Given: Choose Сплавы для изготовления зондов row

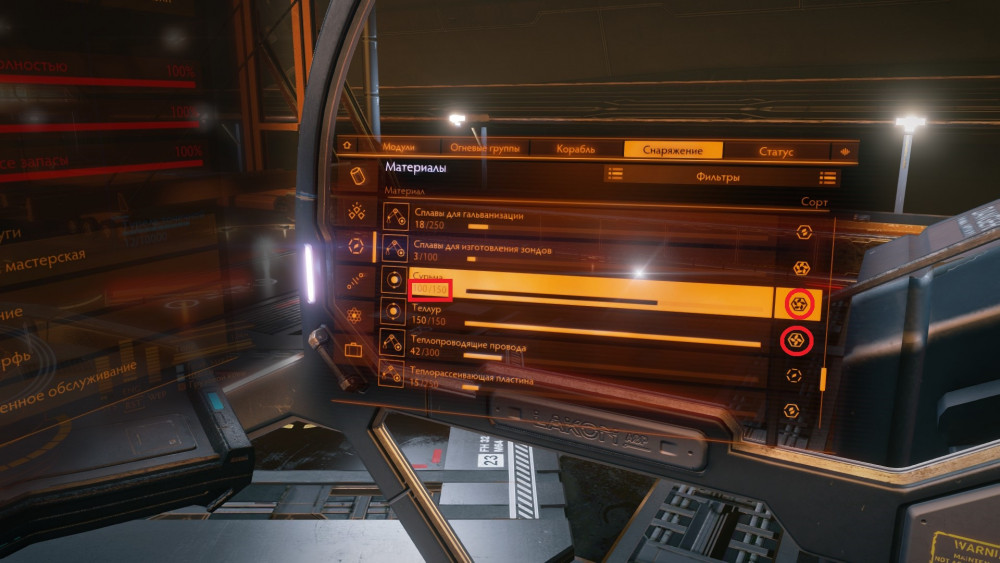Looking at the screenshot, I should click(580, 253).
